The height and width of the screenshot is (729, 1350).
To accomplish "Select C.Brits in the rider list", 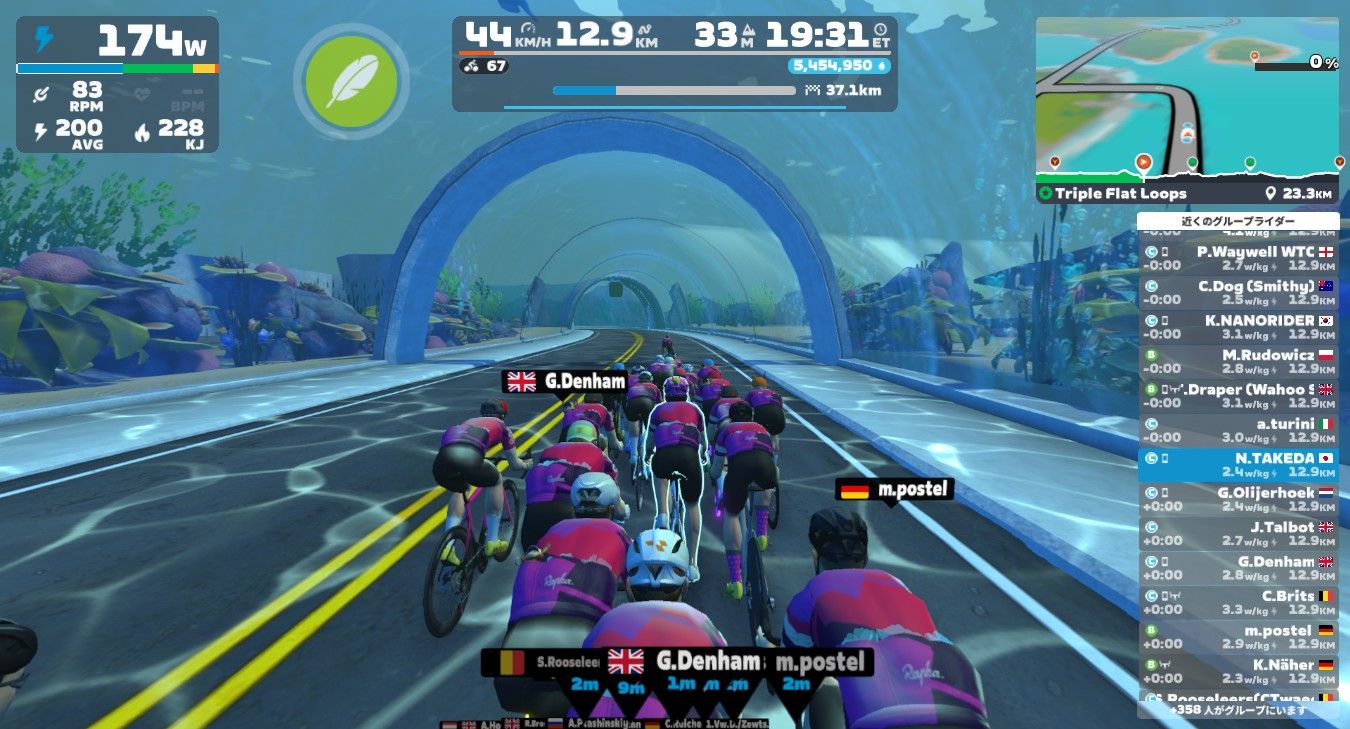I will pos(1238,602).
